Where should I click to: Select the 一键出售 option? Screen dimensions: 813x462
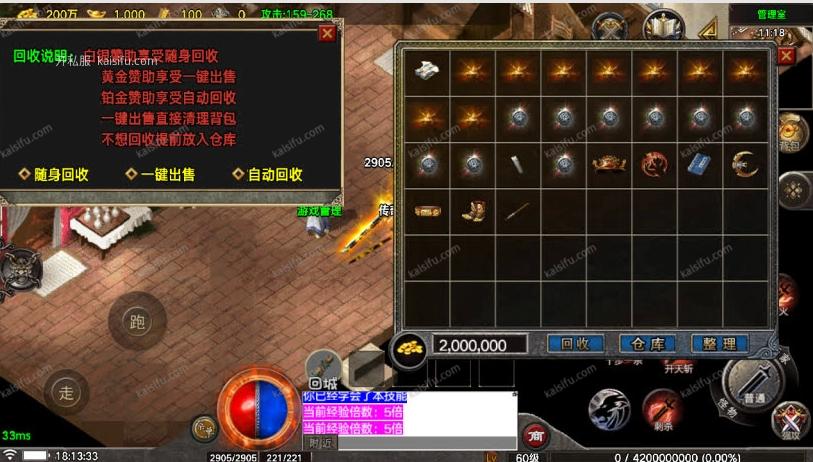click(160, 174)
